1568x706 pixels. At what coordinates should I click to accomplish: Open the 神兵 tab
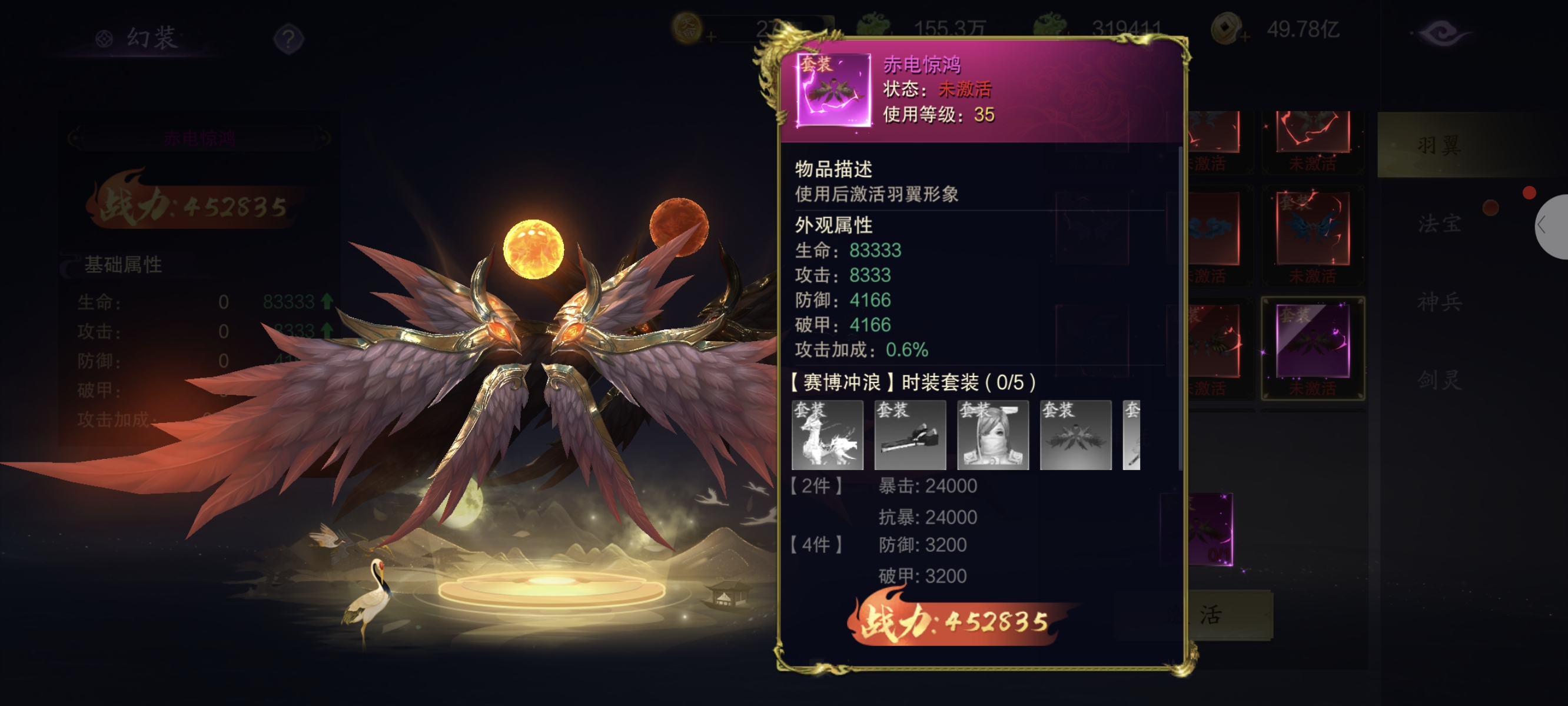coord(1439,302)
